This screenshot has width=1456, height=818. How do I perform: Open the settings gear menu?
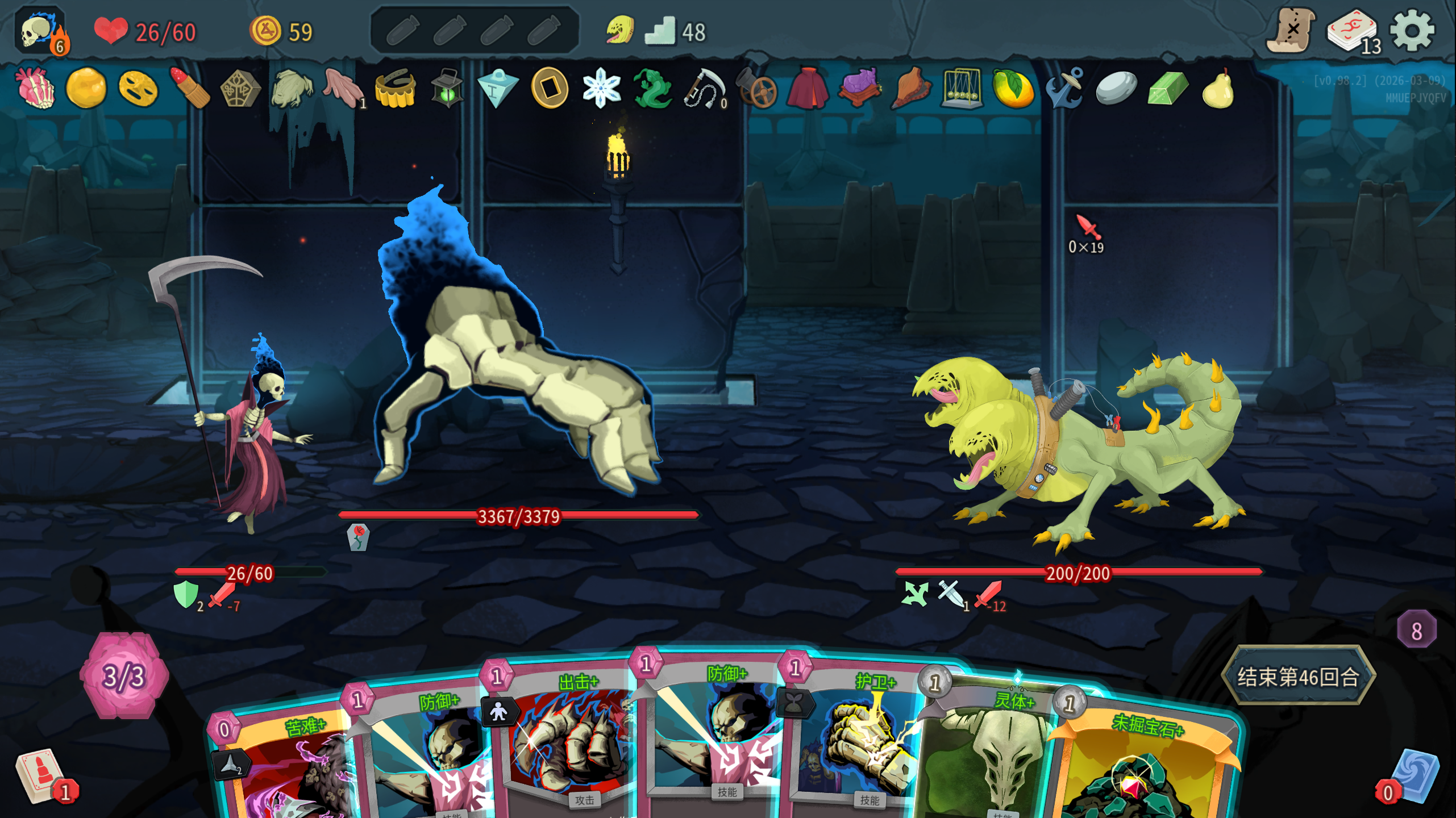tap(1412, 31)
